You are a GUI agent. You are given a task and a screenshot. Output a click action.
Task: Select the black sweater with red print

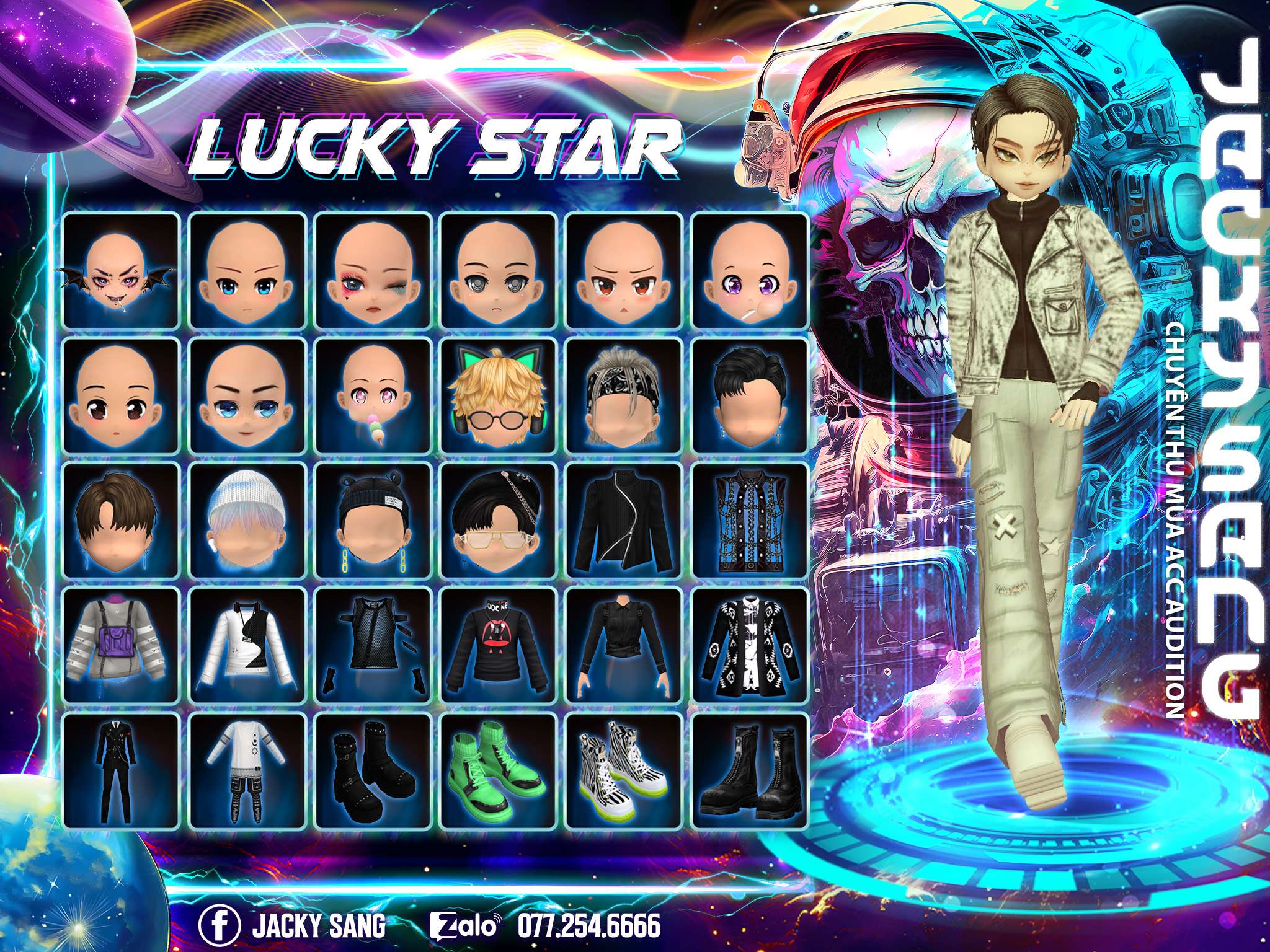point(498,648)
